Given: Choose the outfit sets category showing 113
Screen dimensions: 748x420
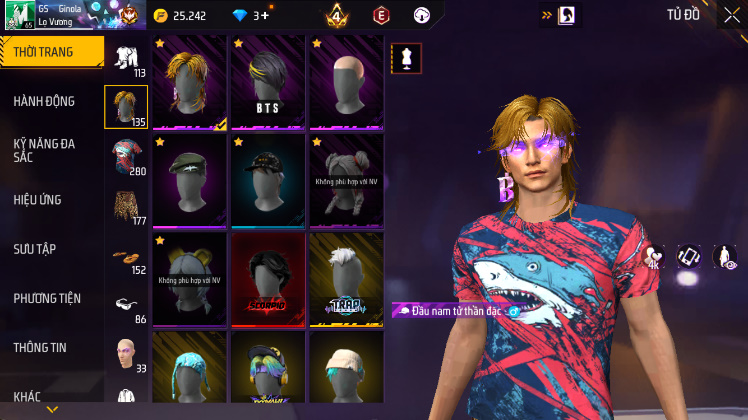Looking at the screenshot, I should click(x=126, y=59).
